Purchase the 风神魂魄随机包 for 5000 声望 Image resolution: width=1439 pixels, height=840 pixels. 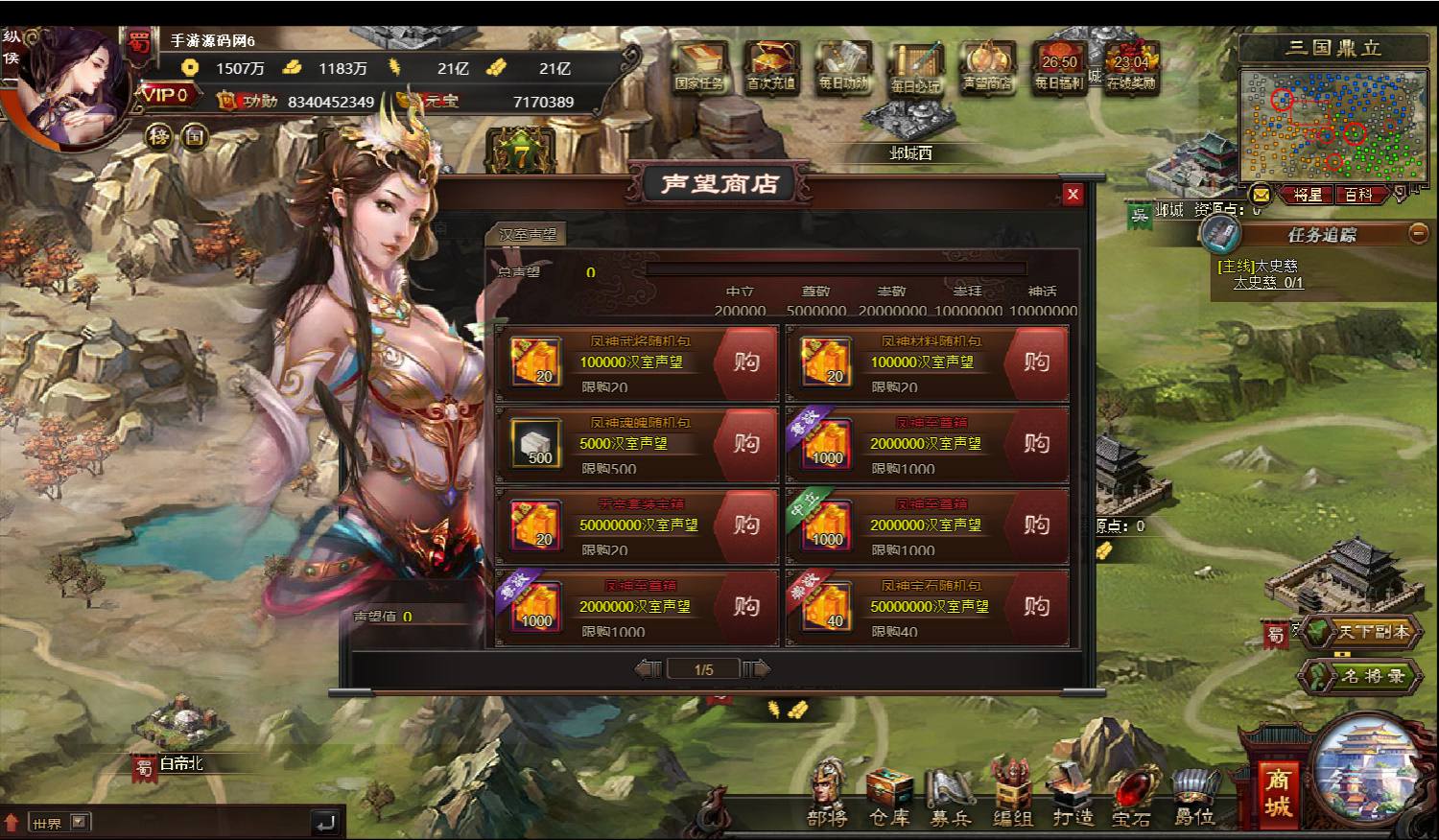(746, 444)
